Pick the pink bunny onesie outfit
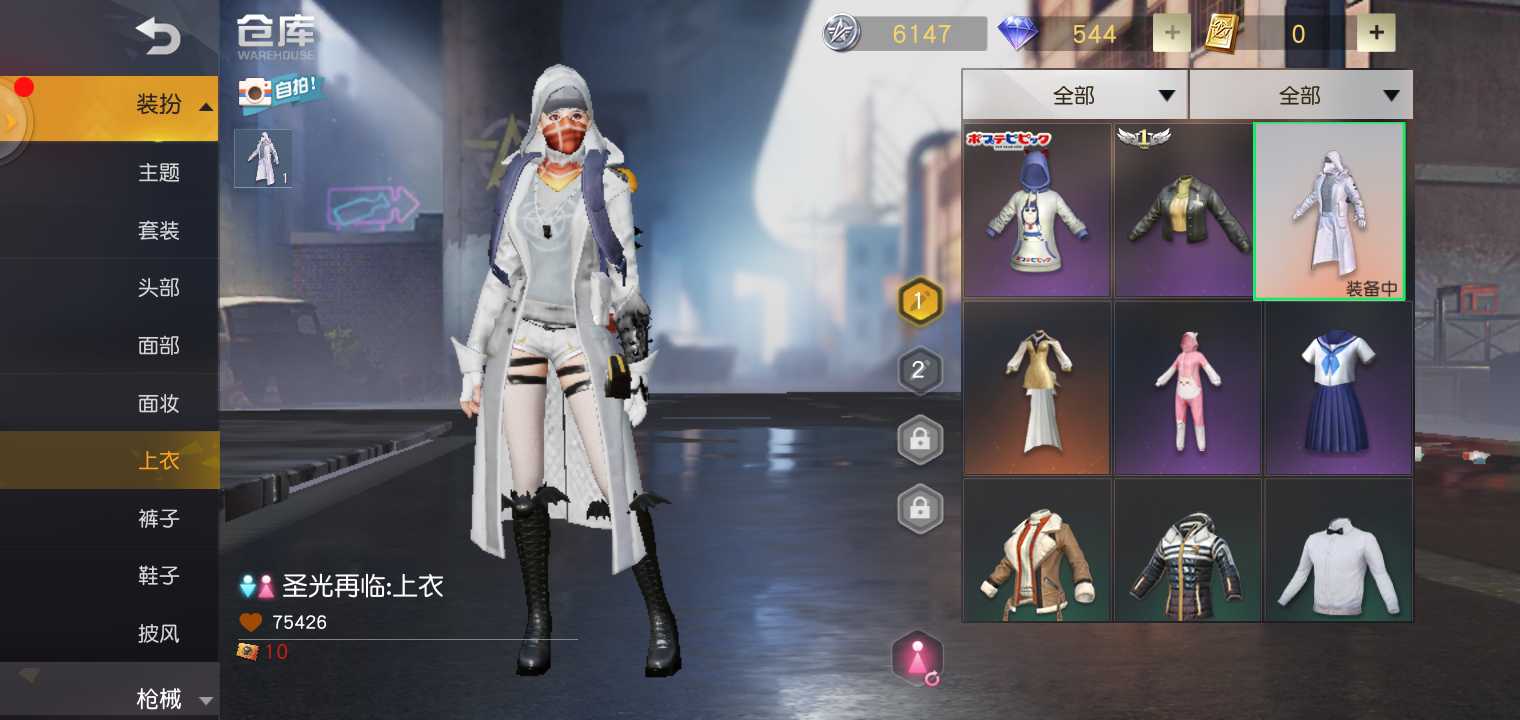1520x720 pixels. pyautogui.click(x=1187, y=388)
